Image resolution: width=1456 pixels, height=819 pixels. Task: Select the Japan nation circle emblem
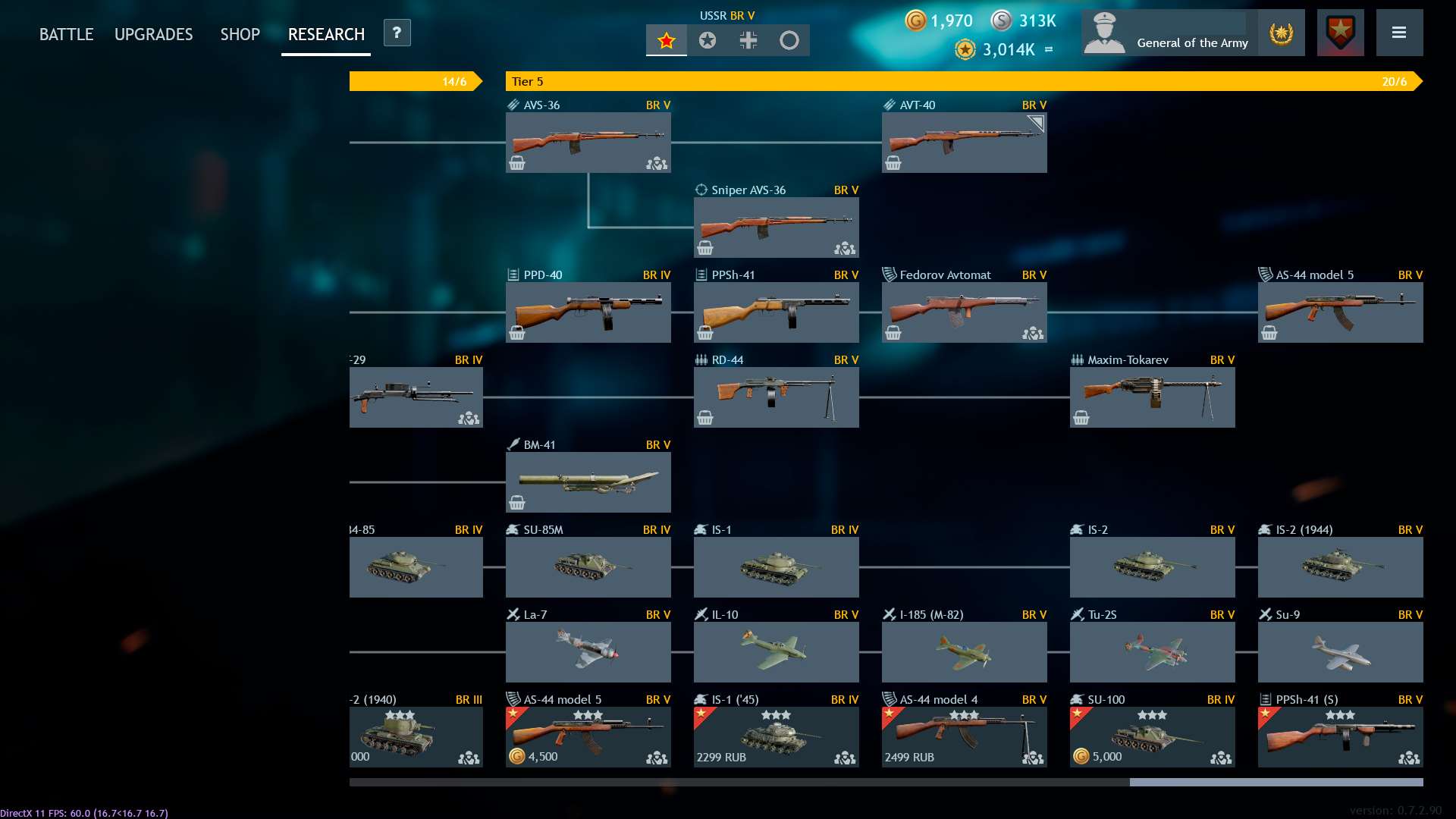tap(790, 41)
